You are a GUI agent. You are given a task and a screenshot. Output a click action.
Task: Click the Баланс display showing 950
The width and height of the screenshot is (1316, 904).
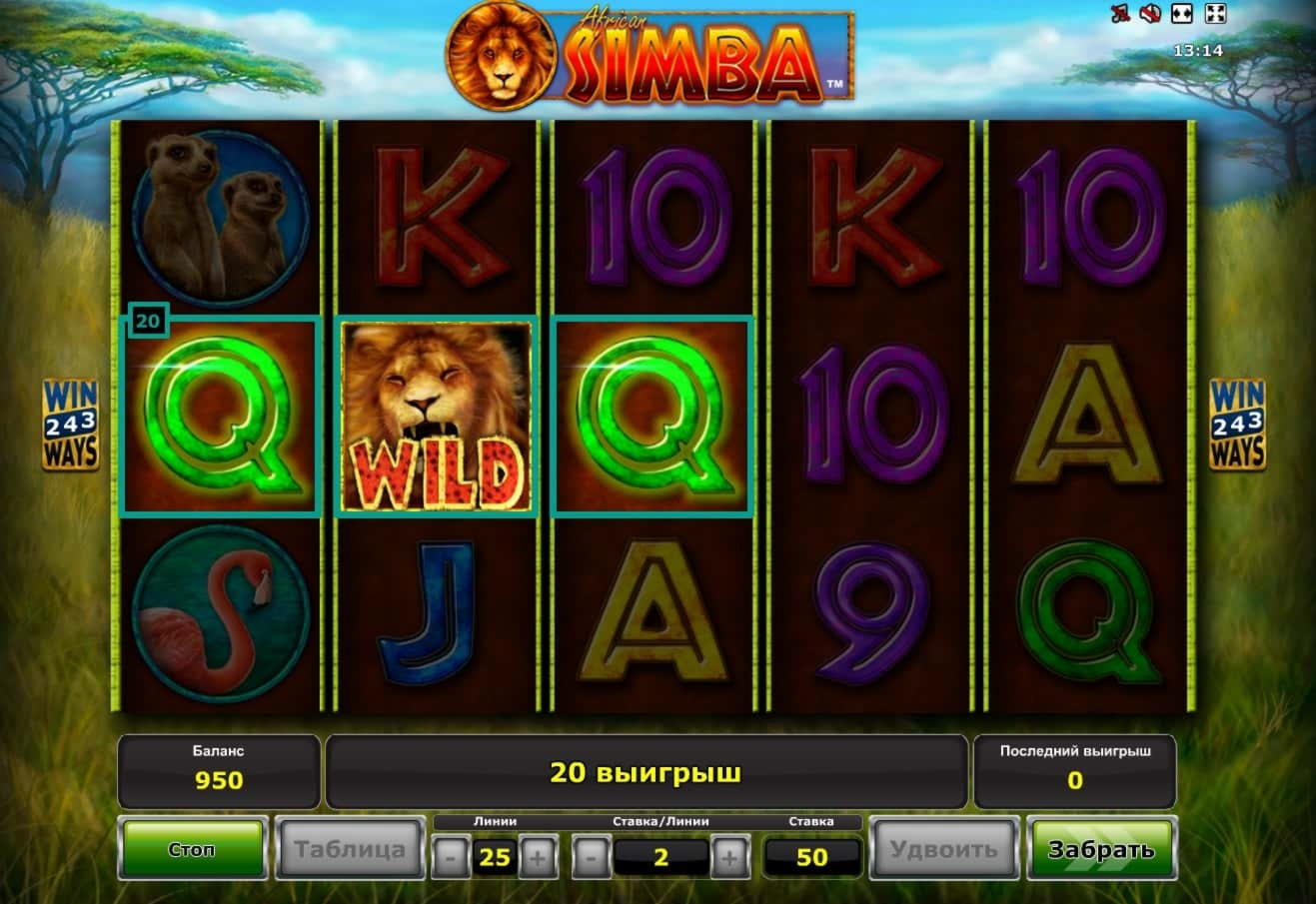pyautogui.click(x=219, y=769)
